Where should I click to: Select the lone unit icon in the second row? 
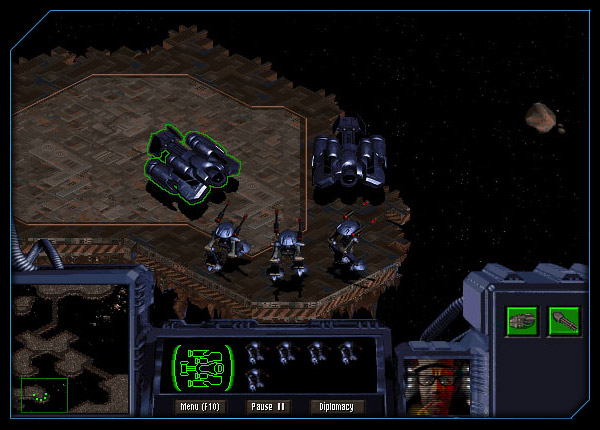[255, 378]
